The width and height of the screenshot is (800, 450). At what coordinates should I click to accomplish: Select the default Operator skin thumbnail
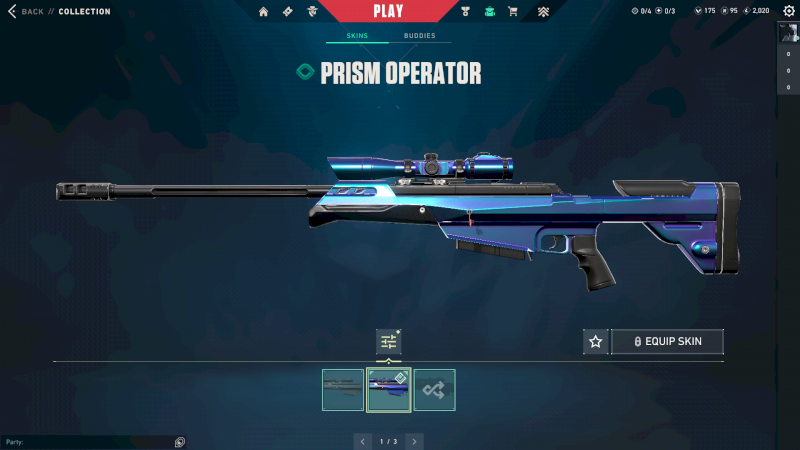coord(343,390)
